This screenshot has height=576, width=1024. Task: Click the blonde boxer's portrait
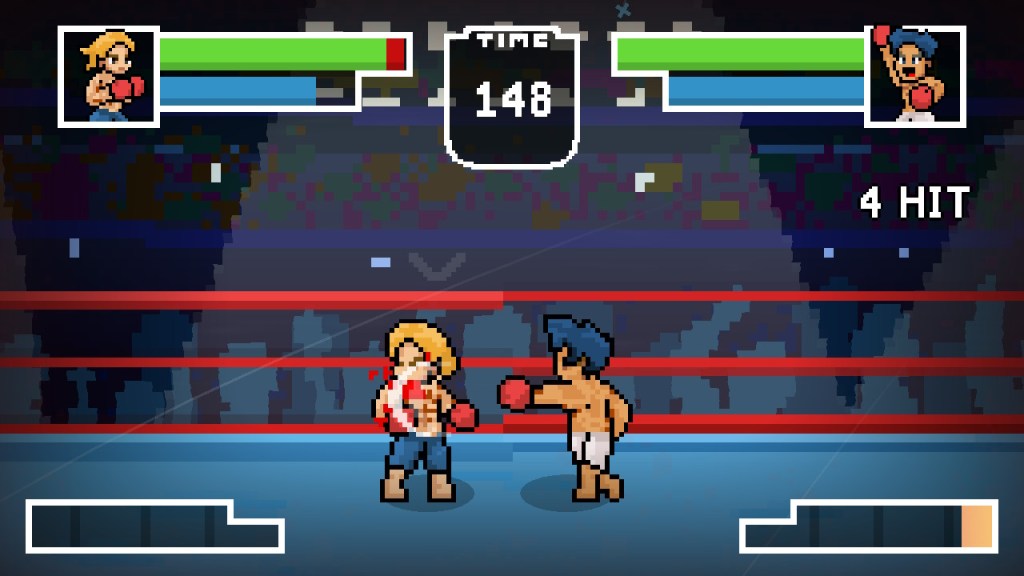(109, 76)
